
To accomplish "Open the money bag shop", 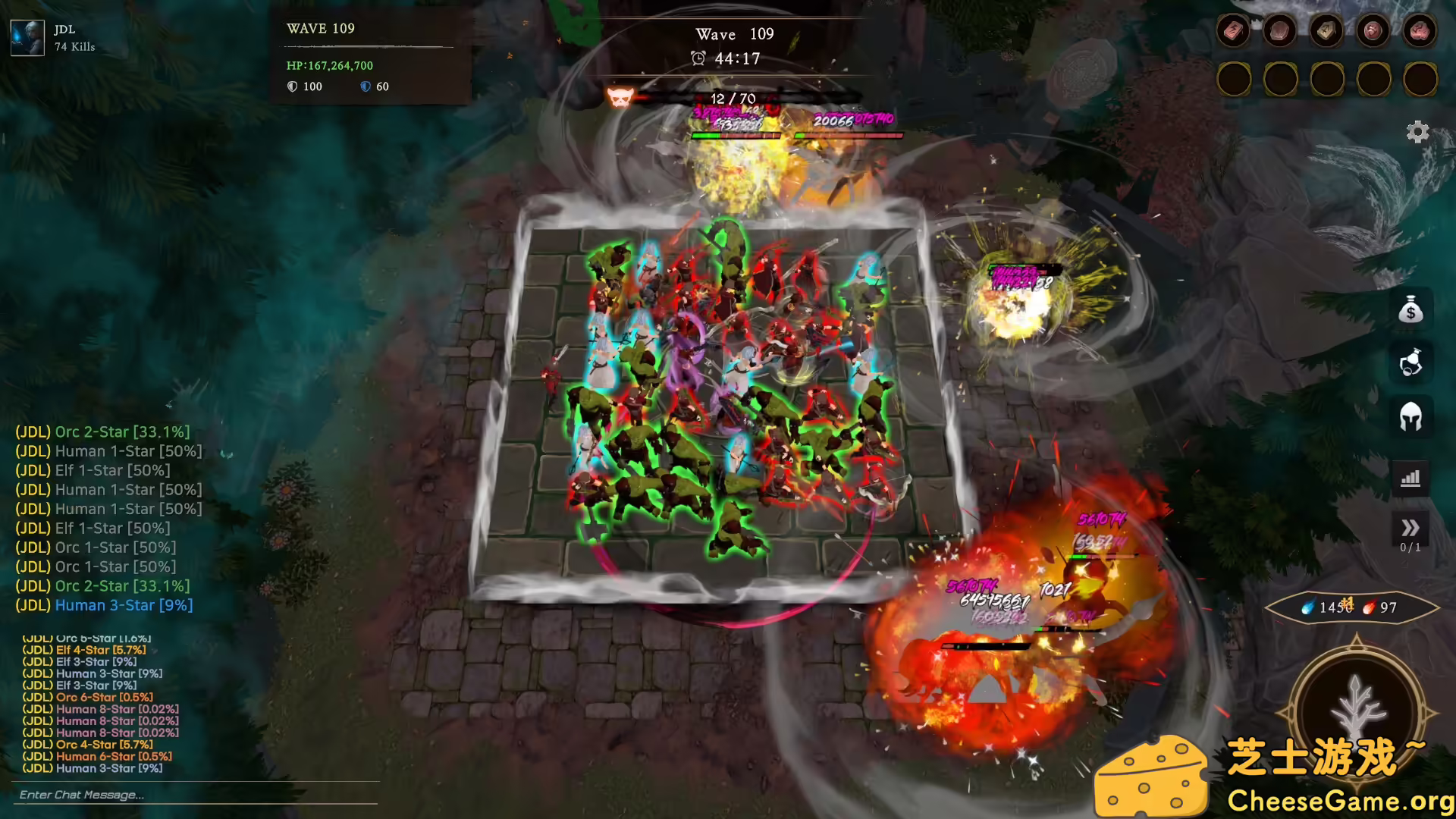I will [1410, 309].
